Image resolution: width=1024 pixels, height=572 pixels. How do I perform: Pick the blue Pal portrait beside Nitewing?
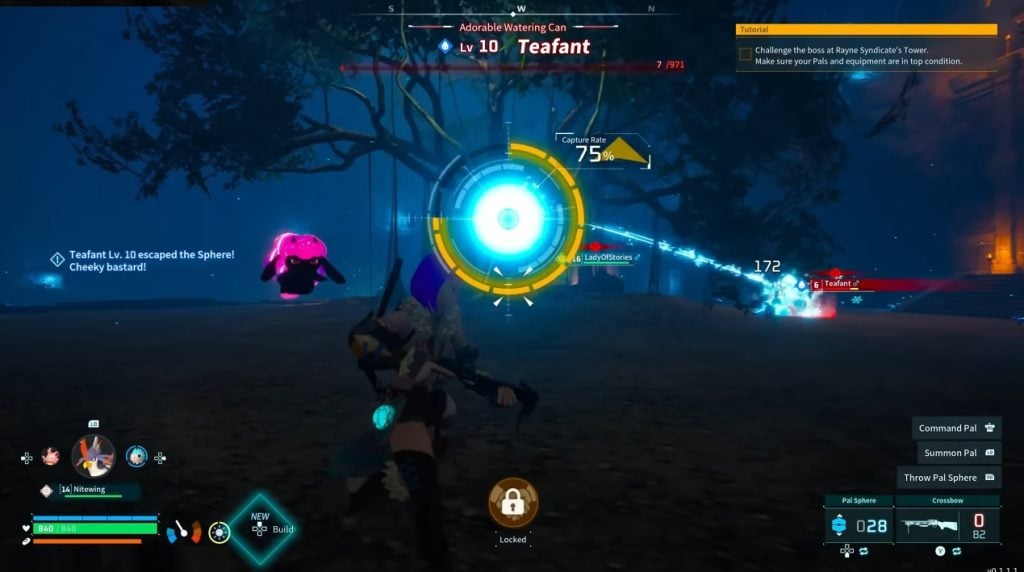[x=136, y=456]
